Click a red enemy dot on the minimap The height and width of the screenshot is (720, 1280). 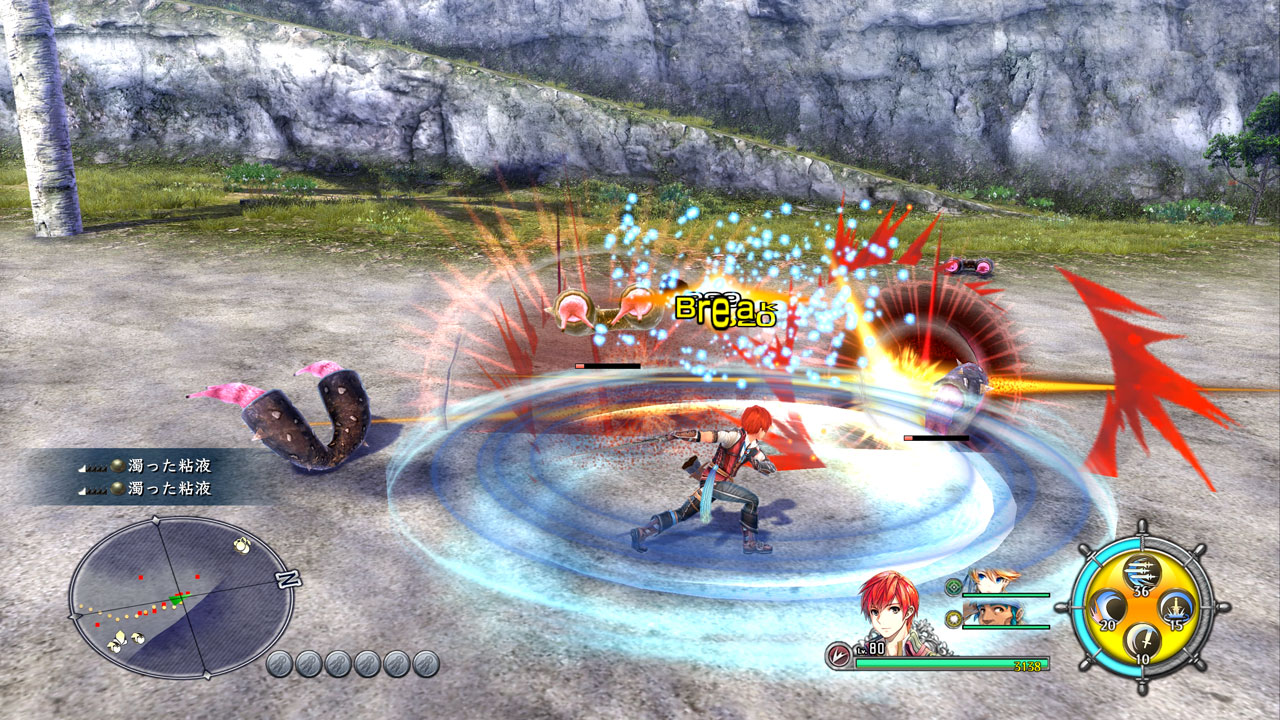140,577
